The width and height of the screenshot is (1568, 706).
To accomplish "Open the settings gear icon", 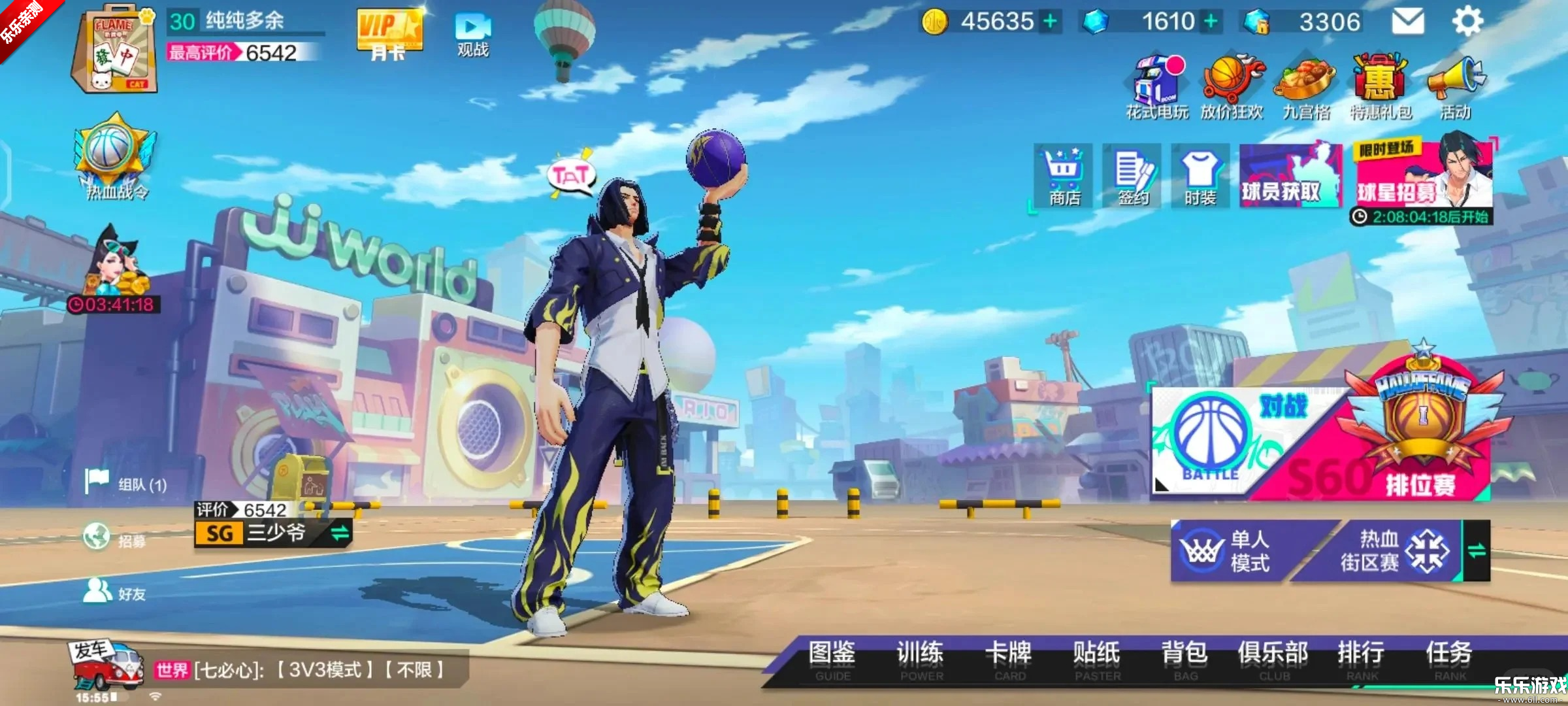I will (1467, 22).
